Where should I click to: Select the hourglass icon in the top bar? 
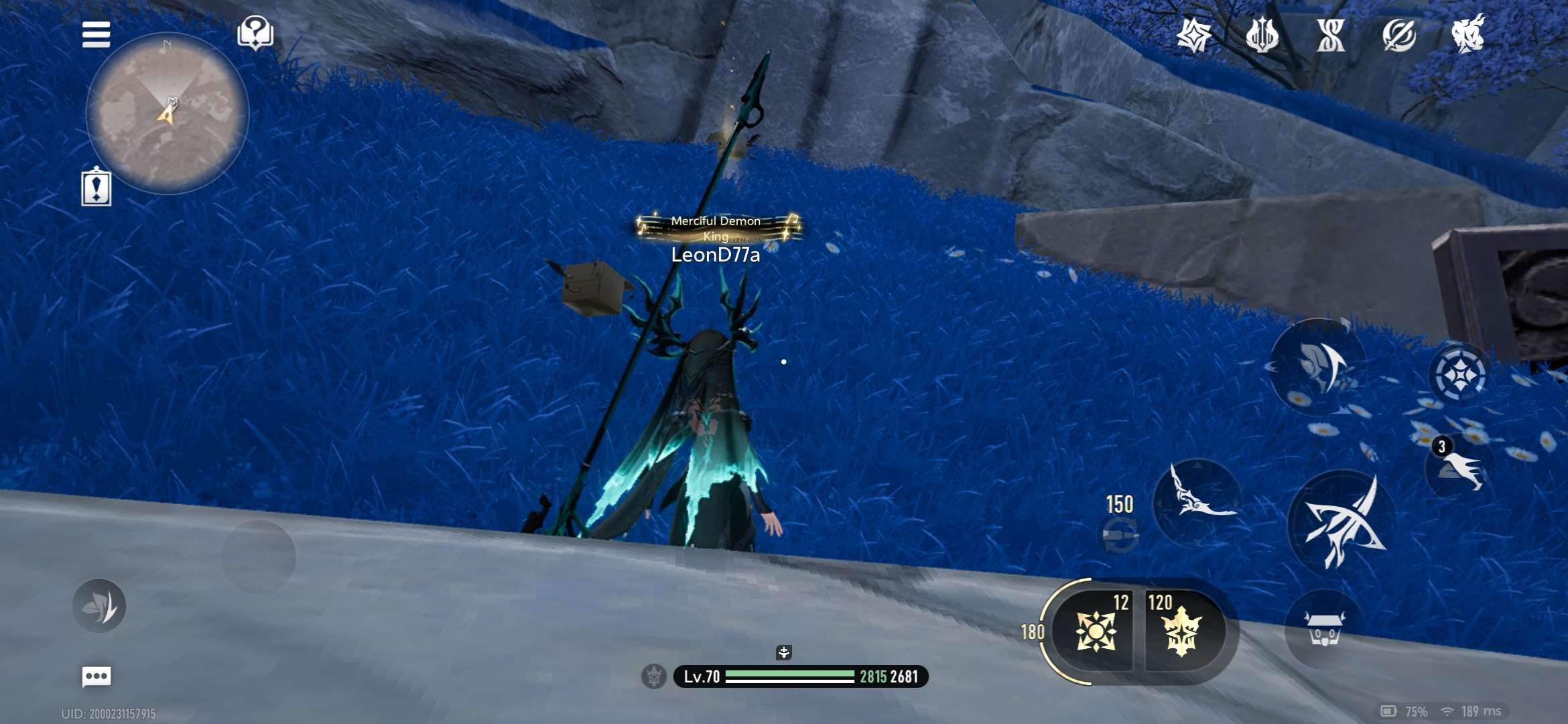click(1331, 34)
